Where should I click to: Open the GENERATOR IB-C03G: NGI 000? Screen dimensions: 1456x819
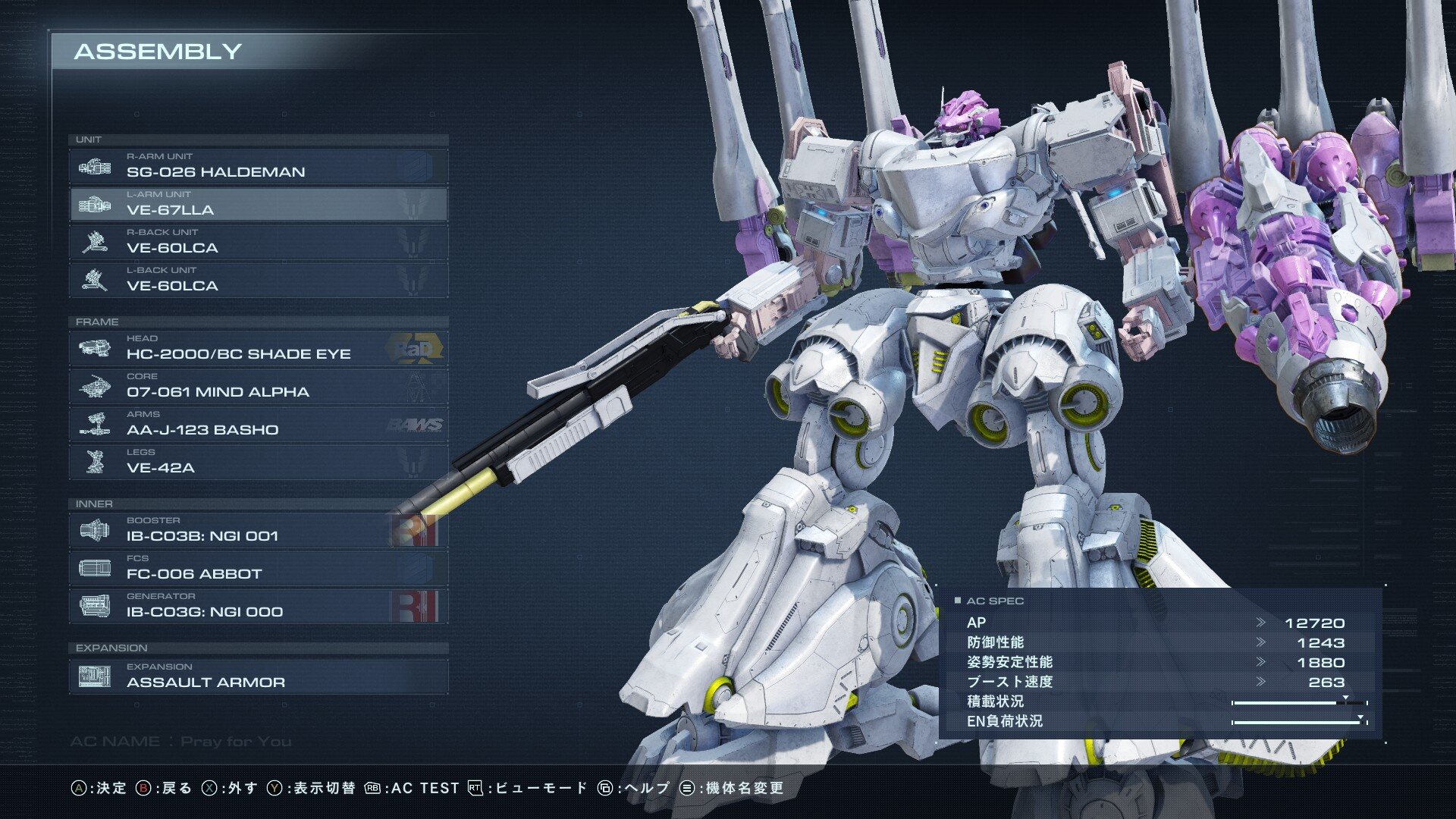(258, 607)
